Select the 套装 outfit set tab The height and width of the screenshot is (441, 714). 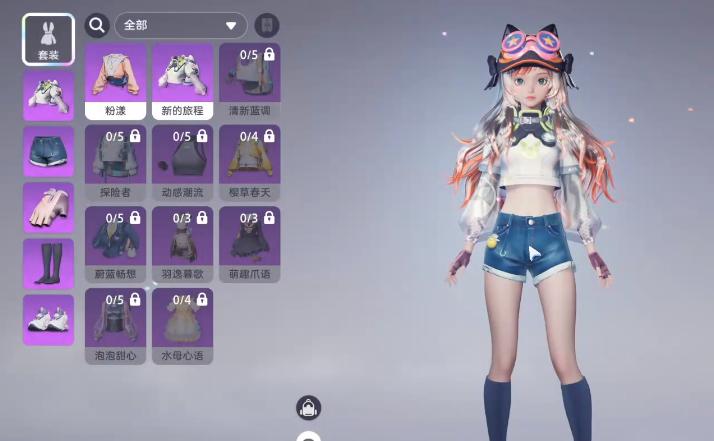pos(48,40)
